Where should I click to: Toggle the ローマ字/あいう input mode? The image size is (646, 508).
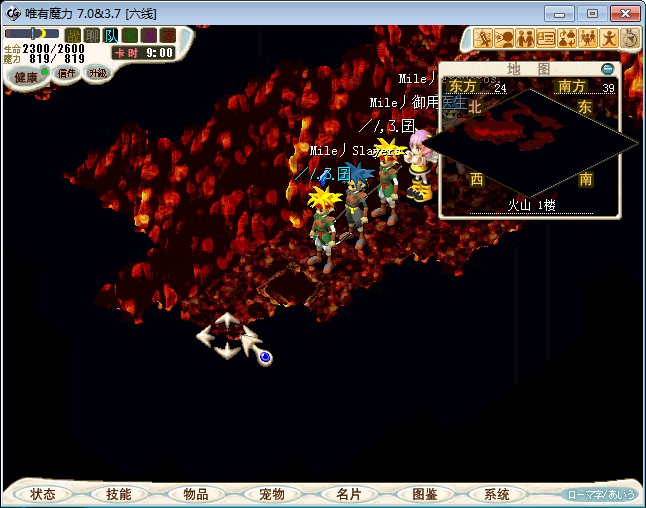click(x=600, y=494)
